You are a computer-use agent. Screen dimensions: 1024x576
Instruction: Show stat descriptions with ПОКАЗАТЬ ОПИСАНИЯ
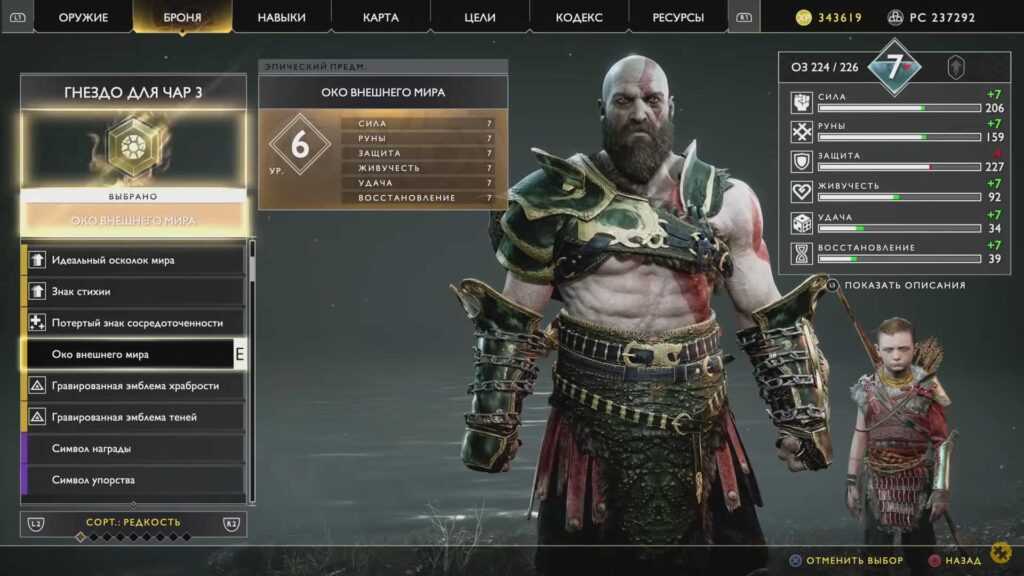point(904,285)
